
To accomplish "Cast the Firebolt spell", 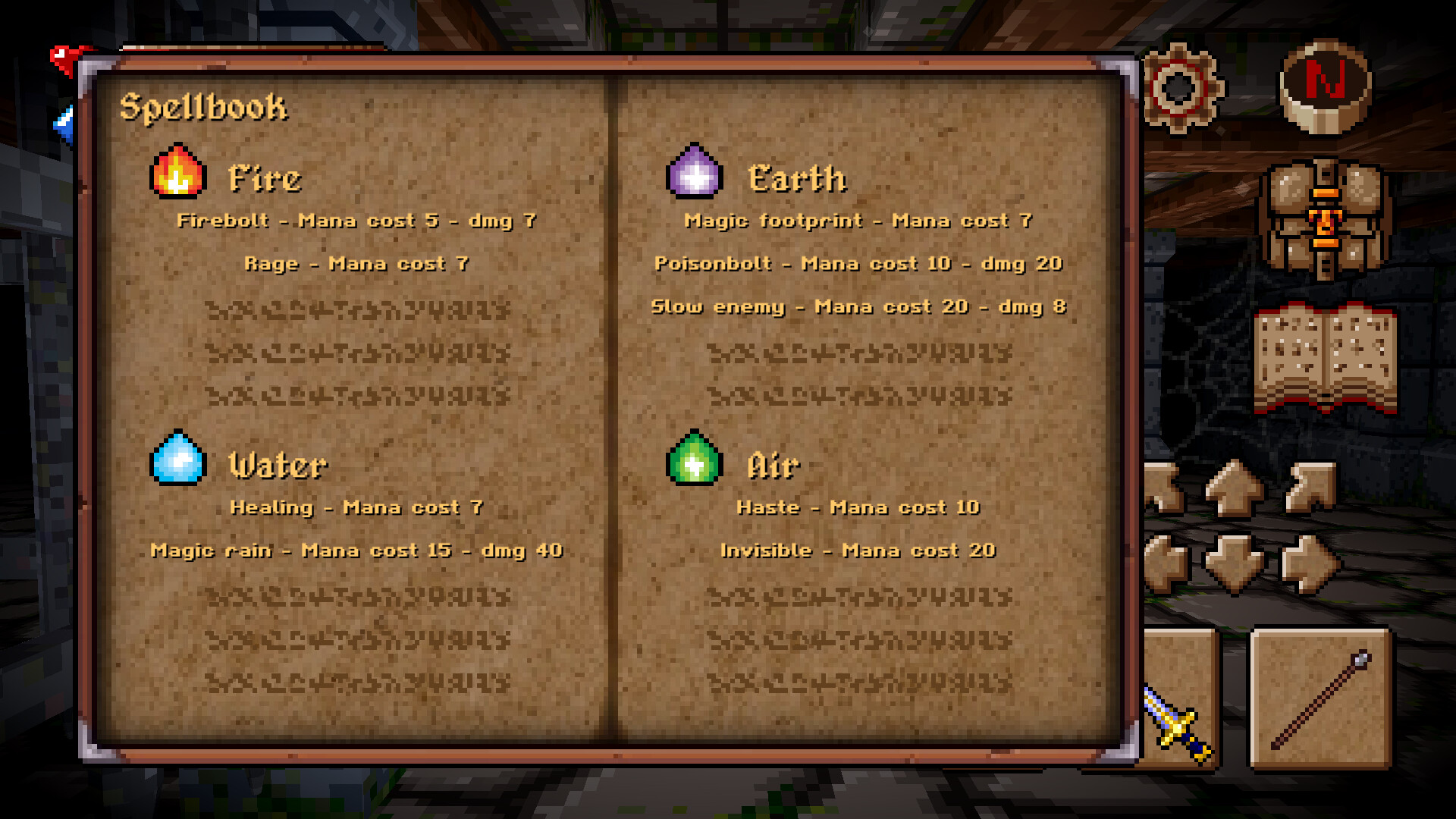I will [x=356, y=221].
